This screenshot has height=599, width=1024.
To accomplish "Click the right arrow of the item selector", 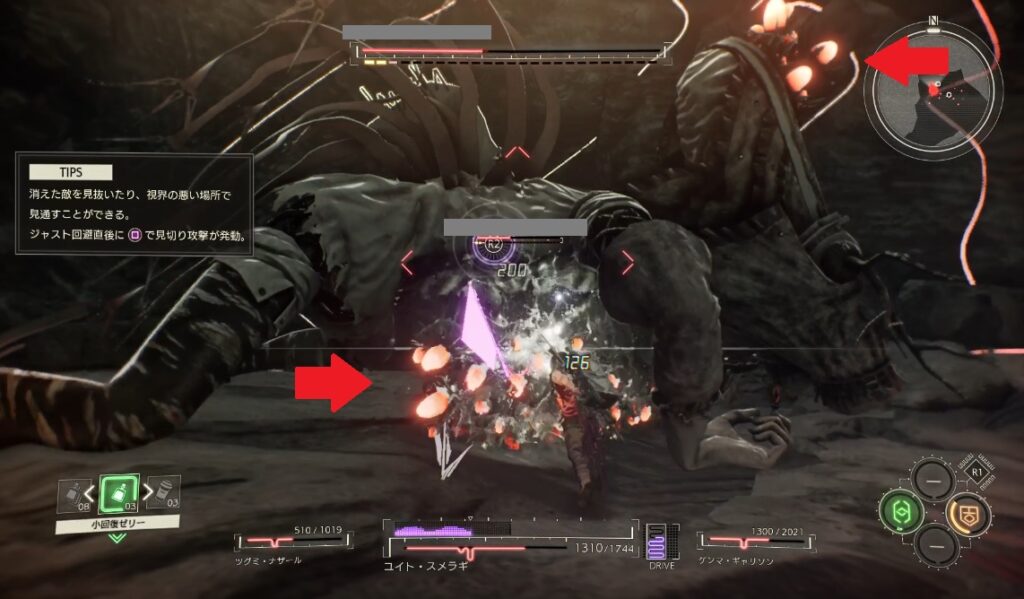I will point(141,492).
